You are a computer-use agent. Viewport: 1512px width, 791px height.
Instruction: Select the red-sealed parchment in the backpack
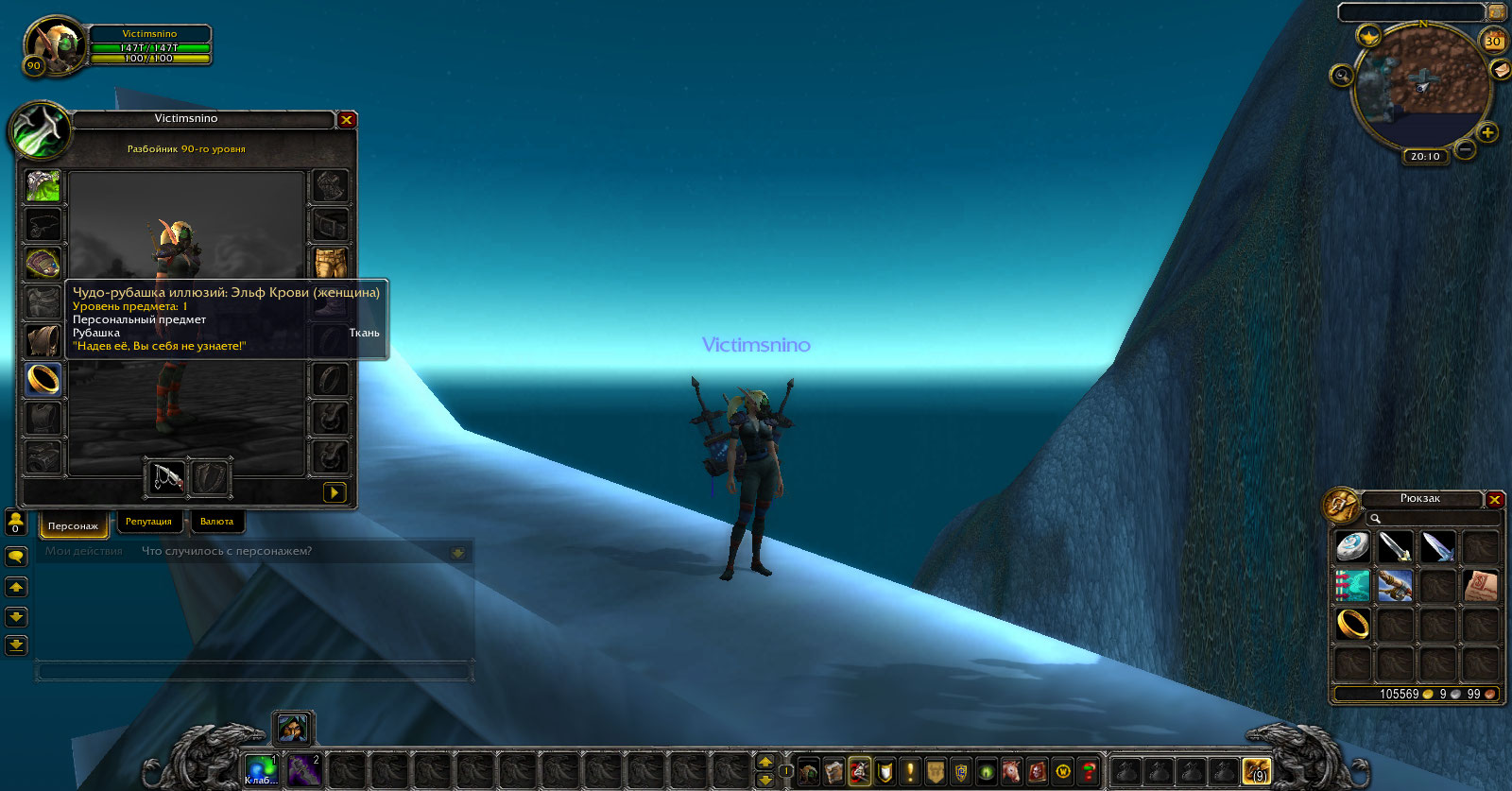(1480, 586)
